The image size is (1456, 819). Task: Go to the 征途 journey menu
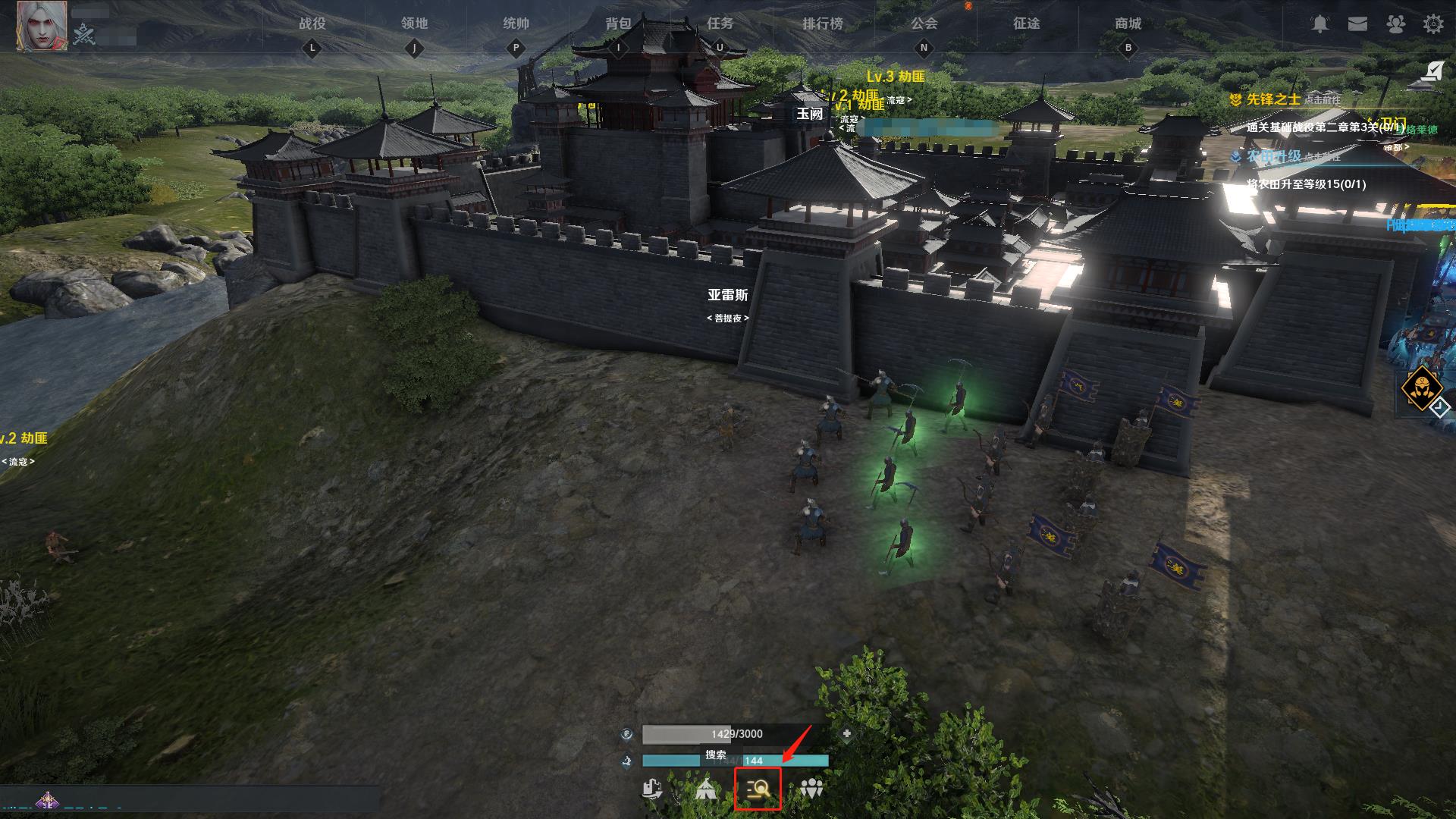(x=1026, y=24)
